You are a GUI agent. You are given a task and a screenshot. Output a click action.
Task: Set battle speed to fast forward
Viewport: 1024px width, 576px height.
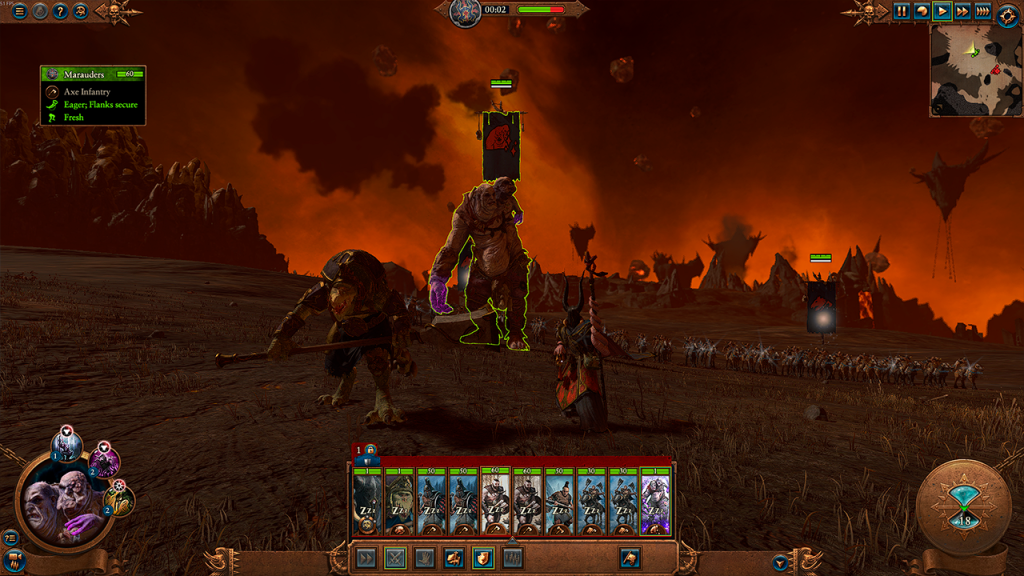pyautogui.click(x=962, y=11)
